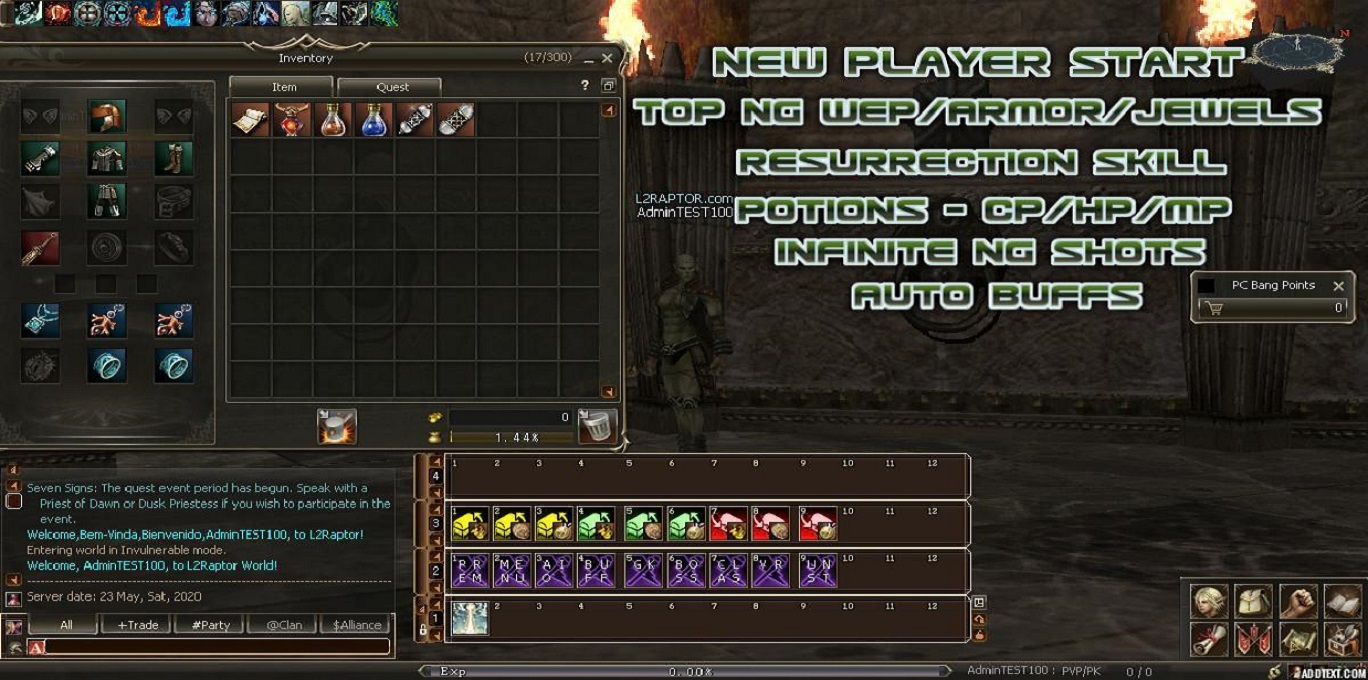Select the scroll item in inventory

coord(250,120)
